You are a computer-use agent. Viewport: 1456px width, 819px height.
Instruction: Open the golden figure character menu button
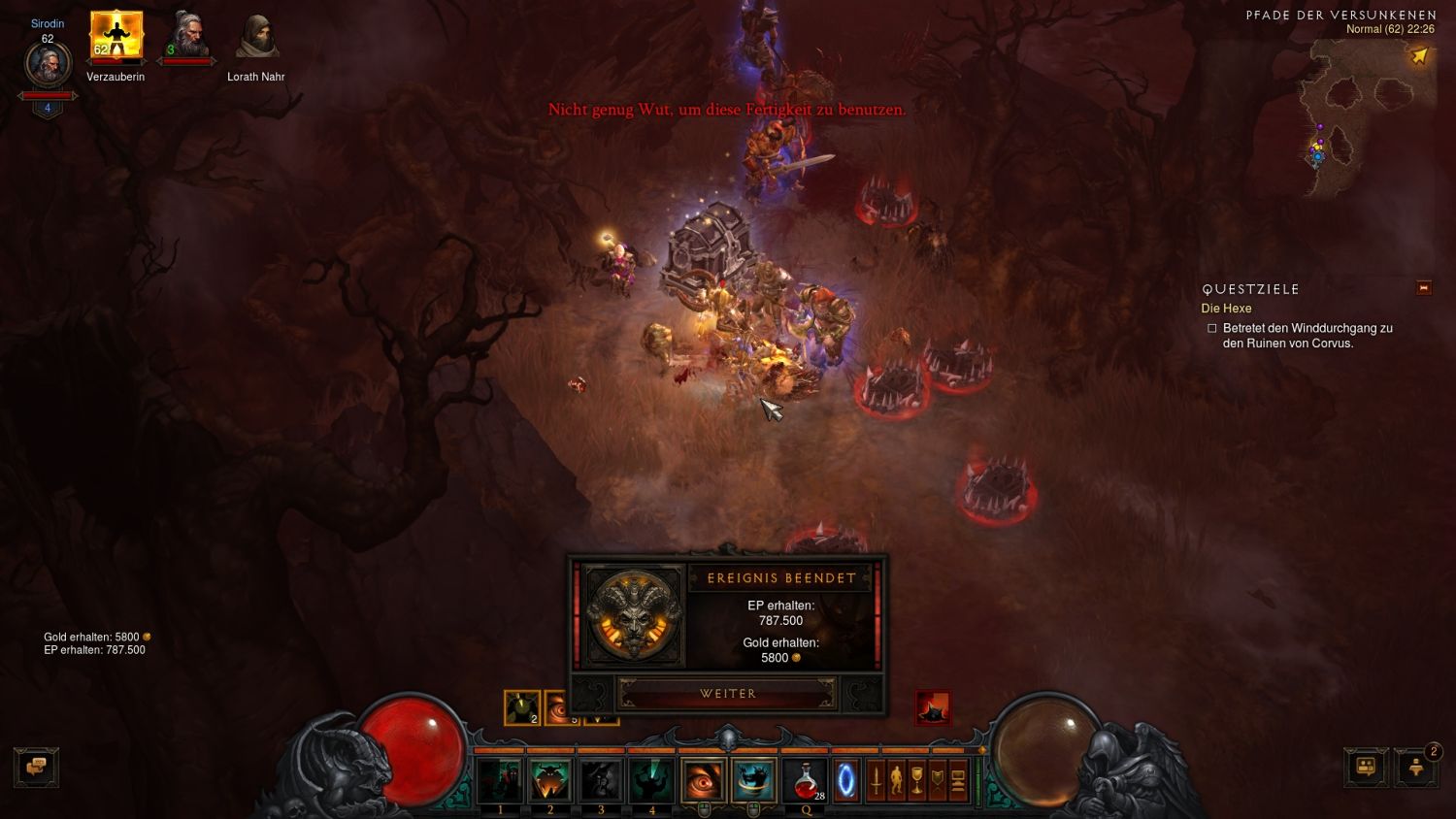click(896, 780)
